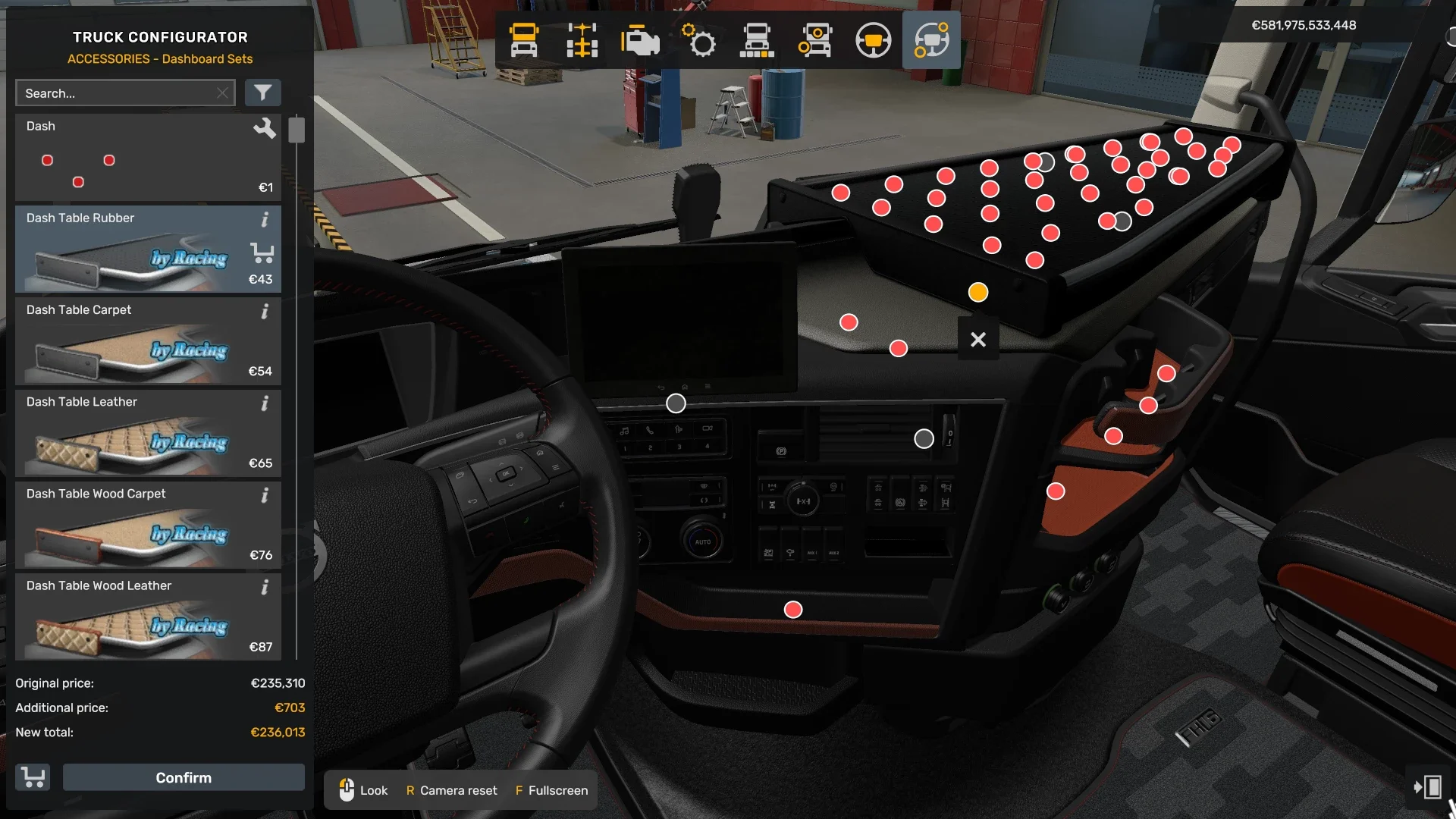
Task: Clear the search text via its X
Action: click(x=222, y=93)
